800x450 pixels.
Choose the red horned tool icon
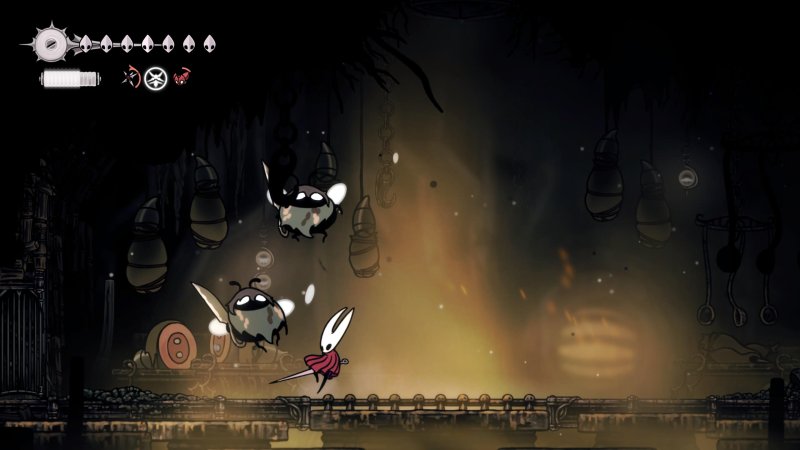[182, 76]
